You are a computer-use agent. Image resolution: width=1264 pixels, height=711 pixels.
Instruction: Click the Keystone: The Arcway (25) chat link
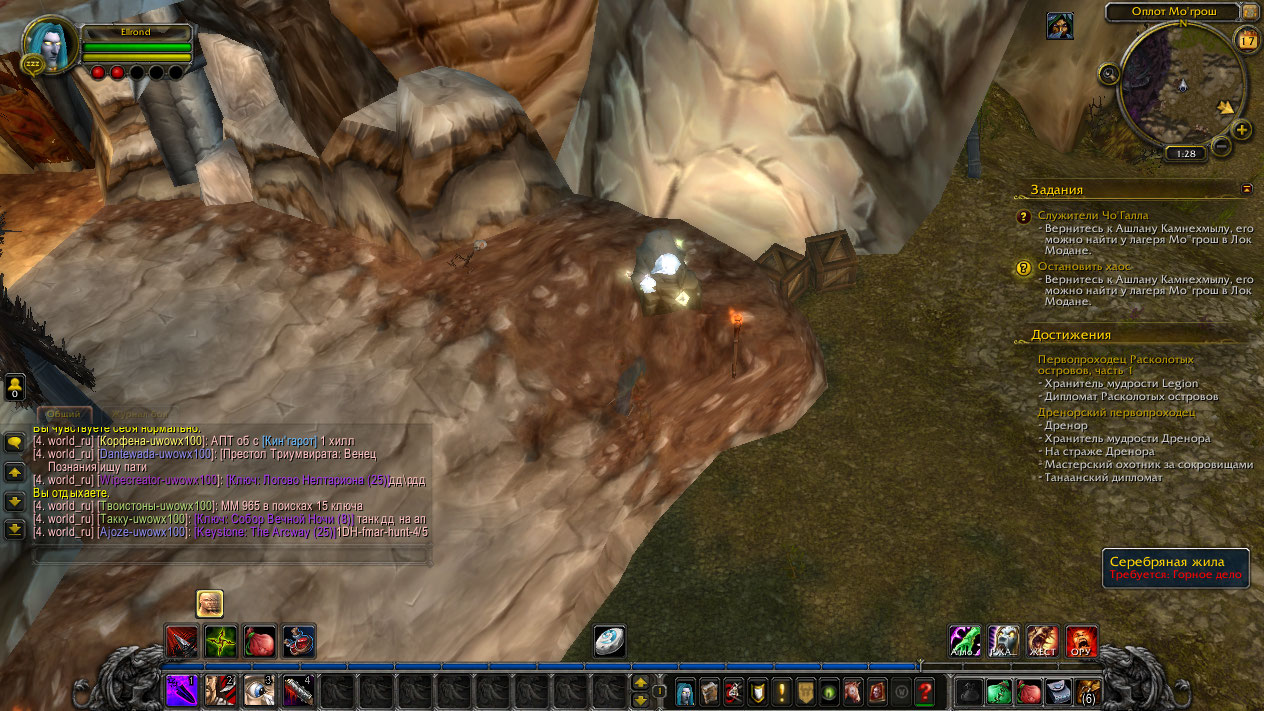point(265,532)
